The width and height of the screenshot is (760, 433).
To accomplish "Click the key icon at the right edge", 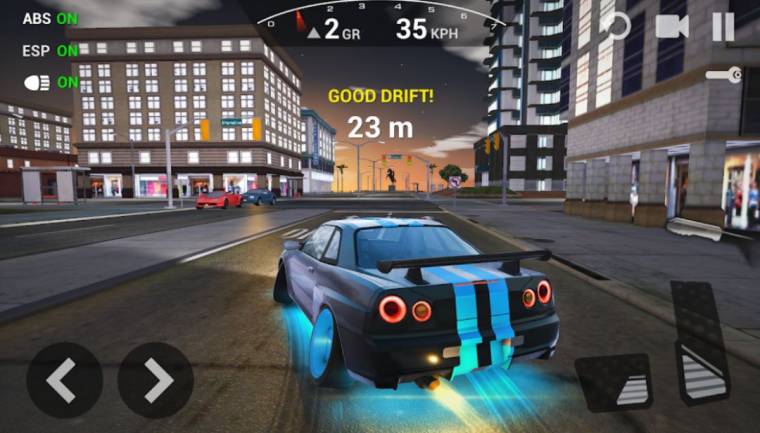I will click(x=722, y=75).
